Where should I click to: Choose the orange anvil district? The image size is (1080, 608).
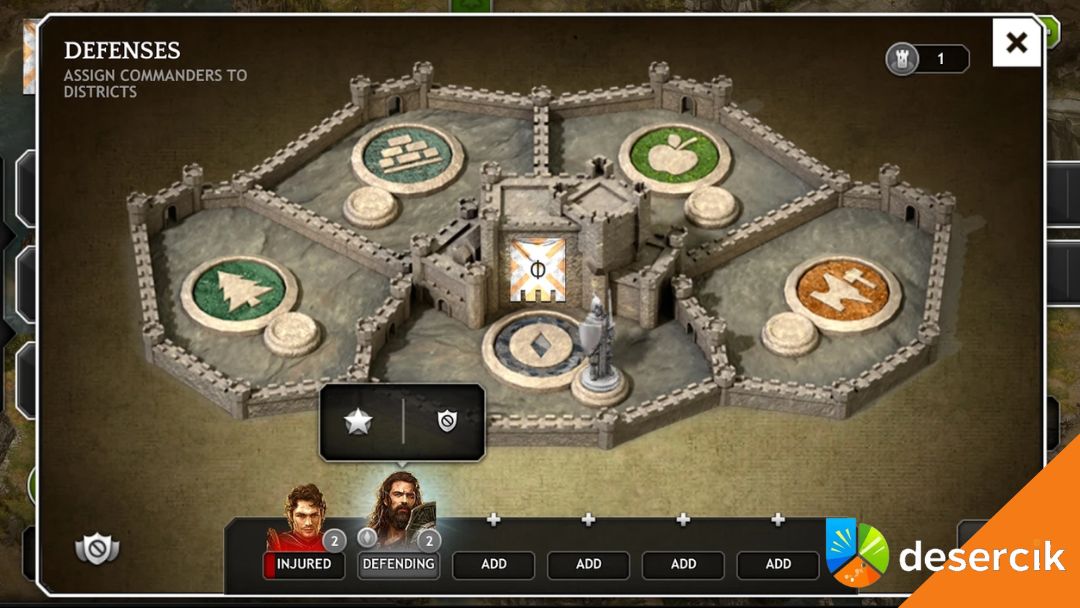[842, 292]
